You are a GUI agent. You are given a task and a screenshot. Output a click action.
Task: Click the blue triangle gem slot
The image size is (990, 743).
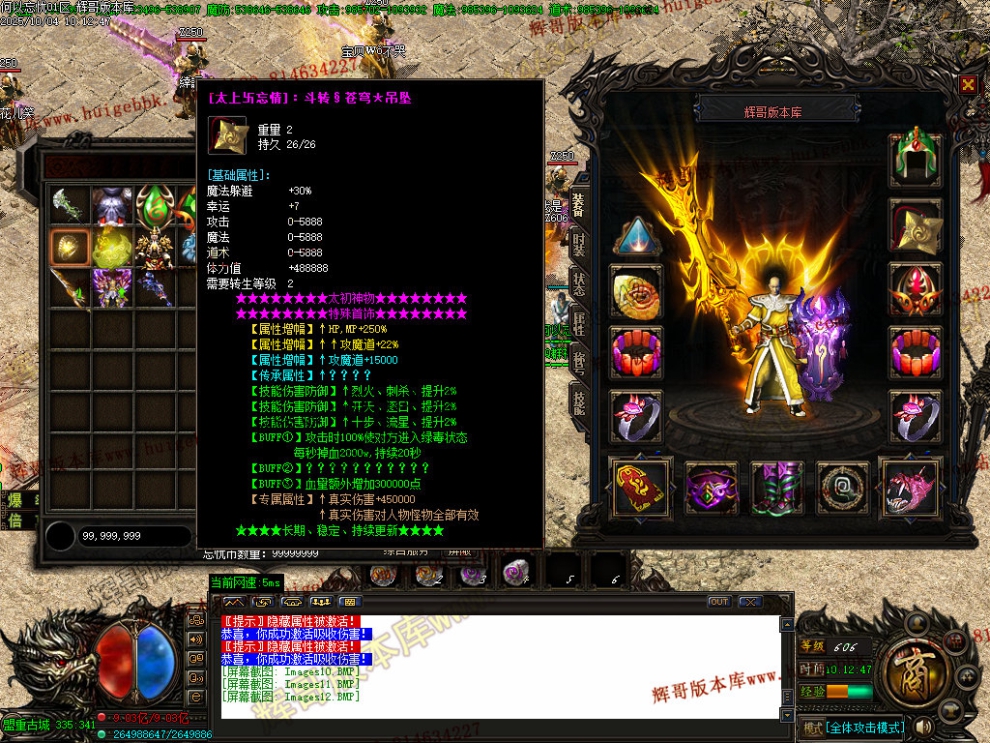coord(637,237)
